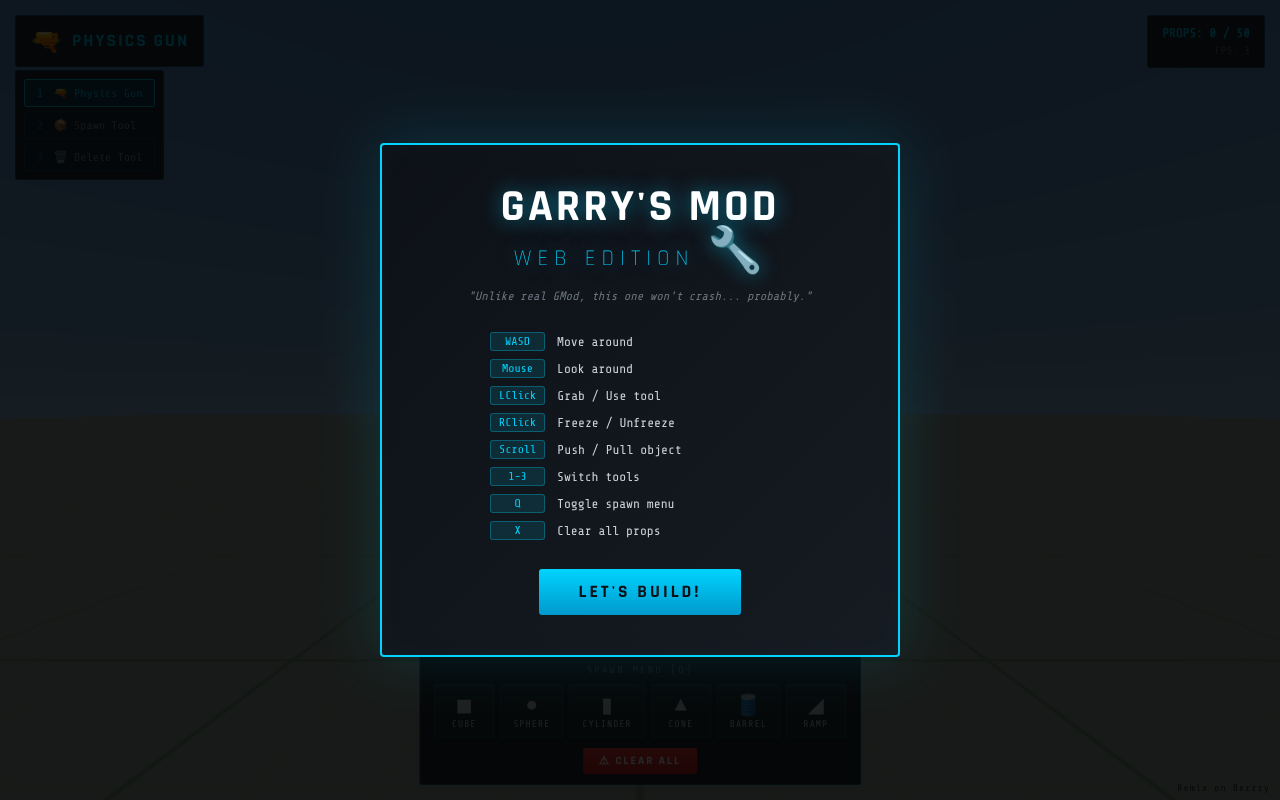
Task: Spawn a Ramp prop
Action: (x=815, y=710)
